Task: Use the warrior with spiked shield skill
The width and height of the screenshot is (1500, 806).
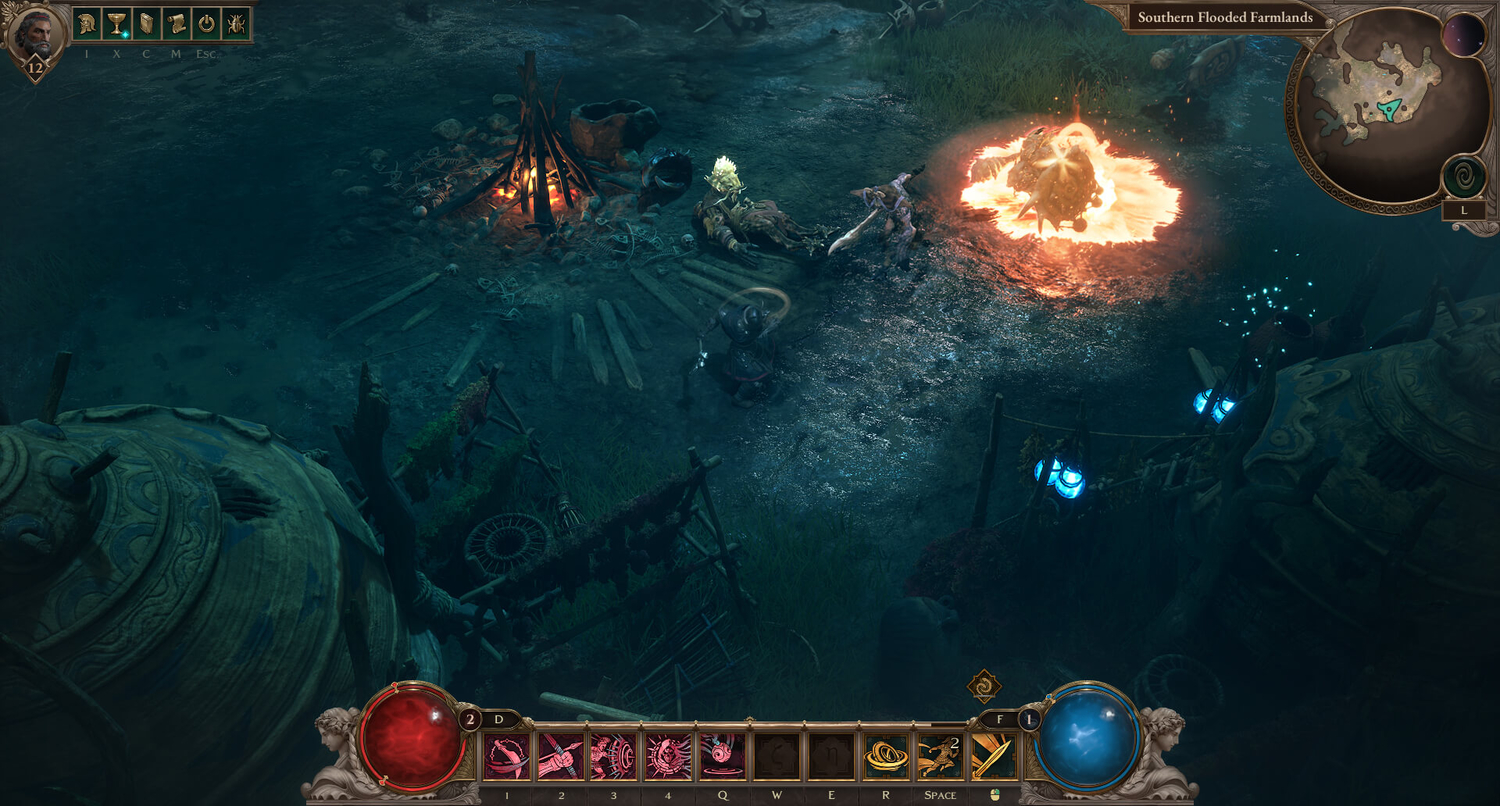Action: coord(615,757)
